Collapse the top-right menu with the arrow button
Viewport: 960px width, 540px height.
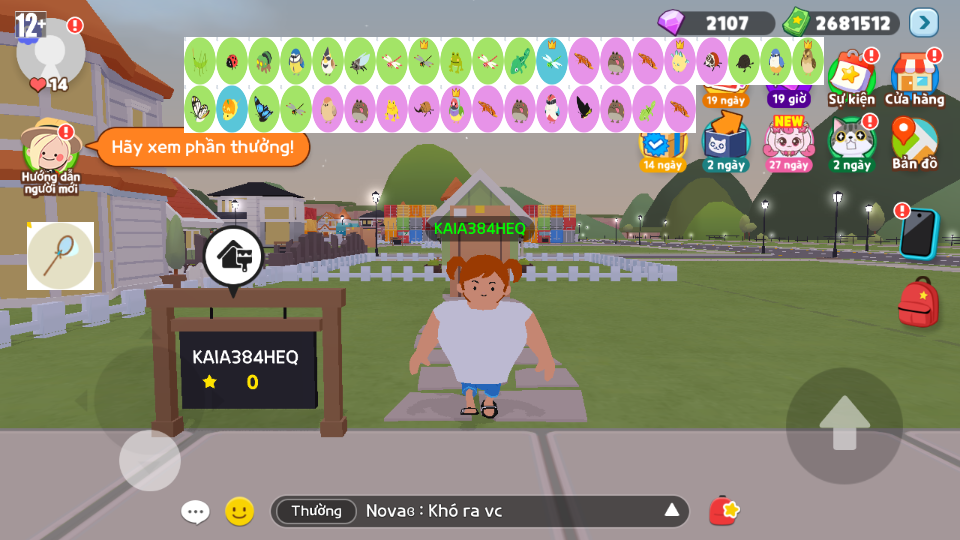point(924,22)
